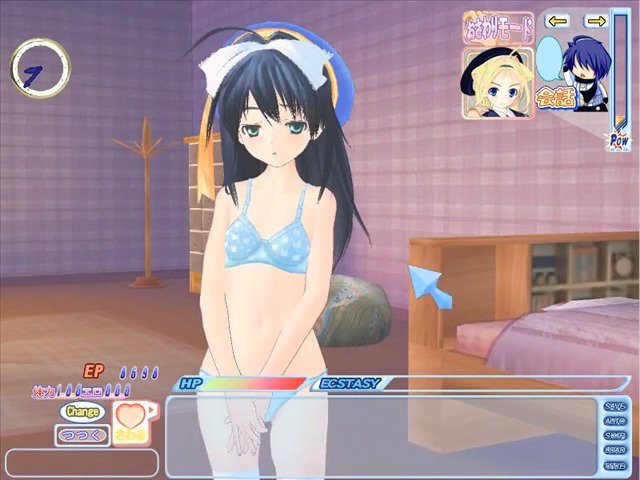Click the bottom button under LOAD

(616, 466)
